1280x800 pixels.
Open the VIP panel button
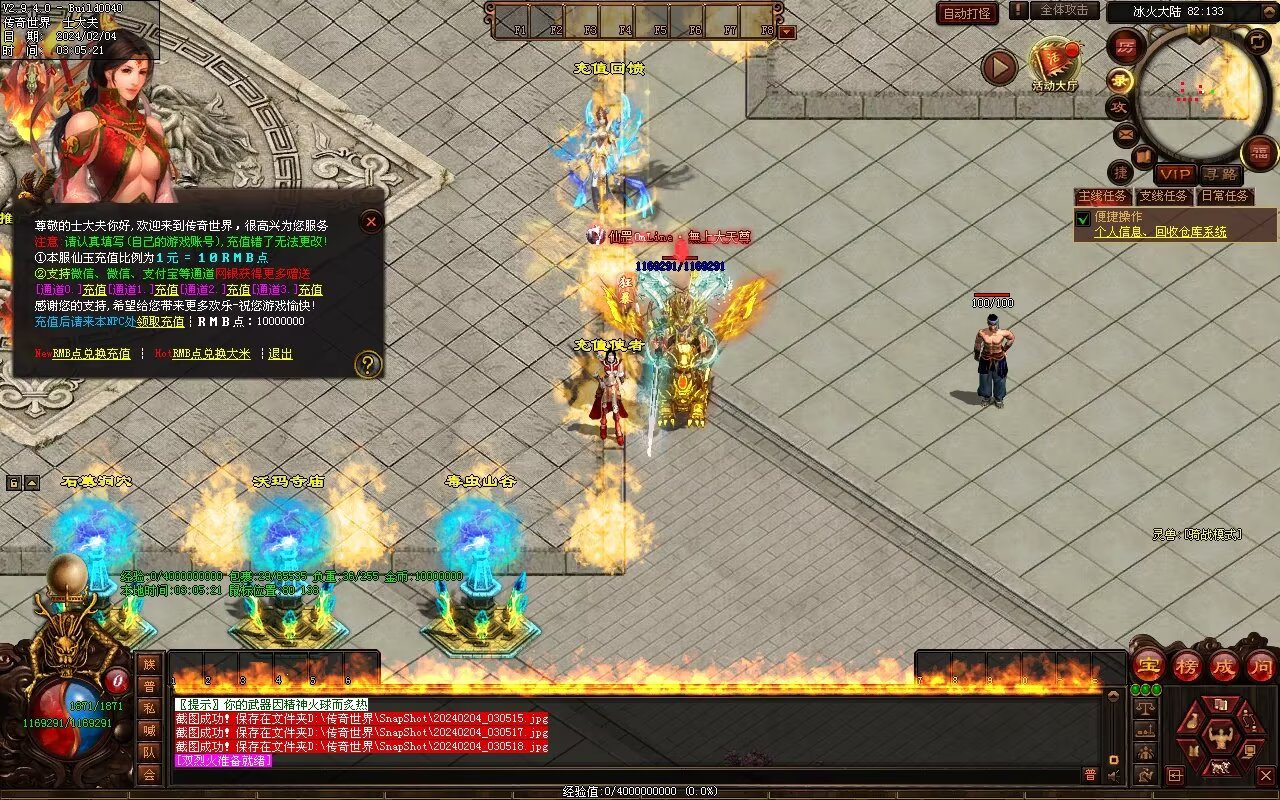(x=1176, y=174)
